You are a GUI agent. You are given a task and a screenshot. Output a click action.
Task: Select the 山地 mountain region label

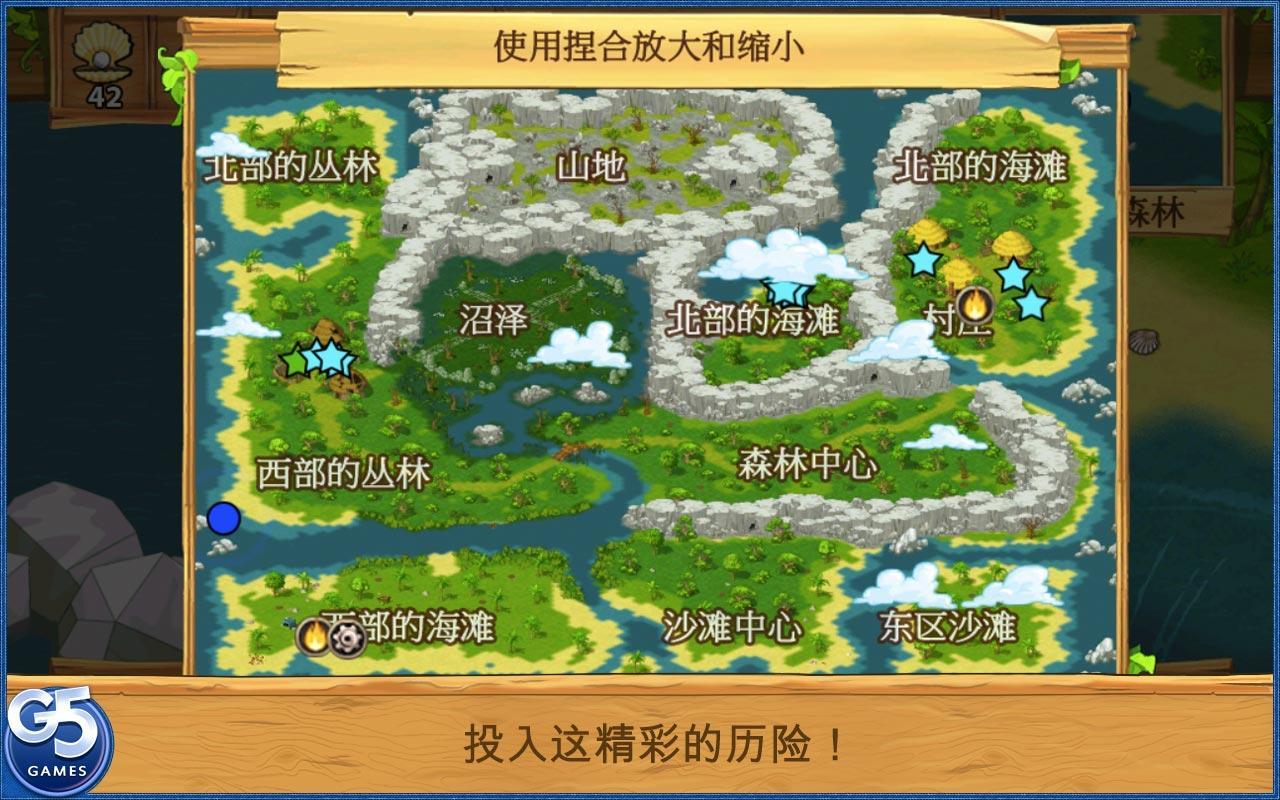point(593,168)
